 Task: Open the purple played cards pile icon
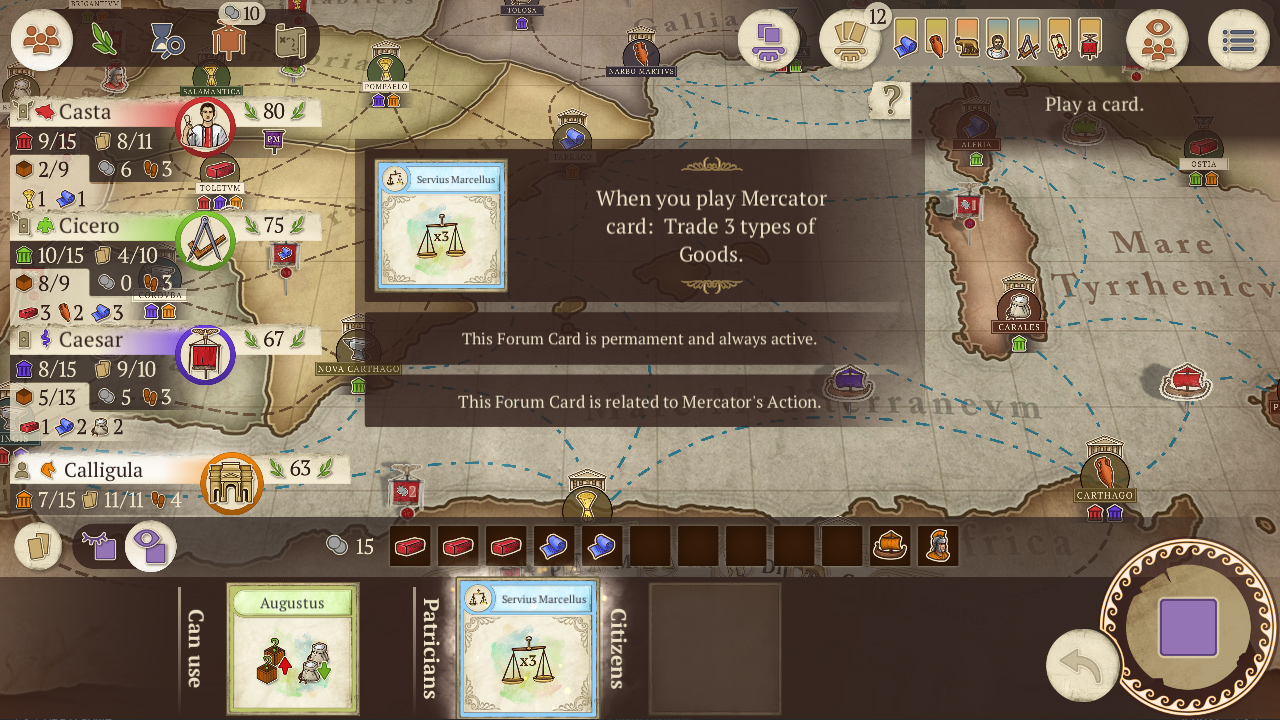pos(770,40)
